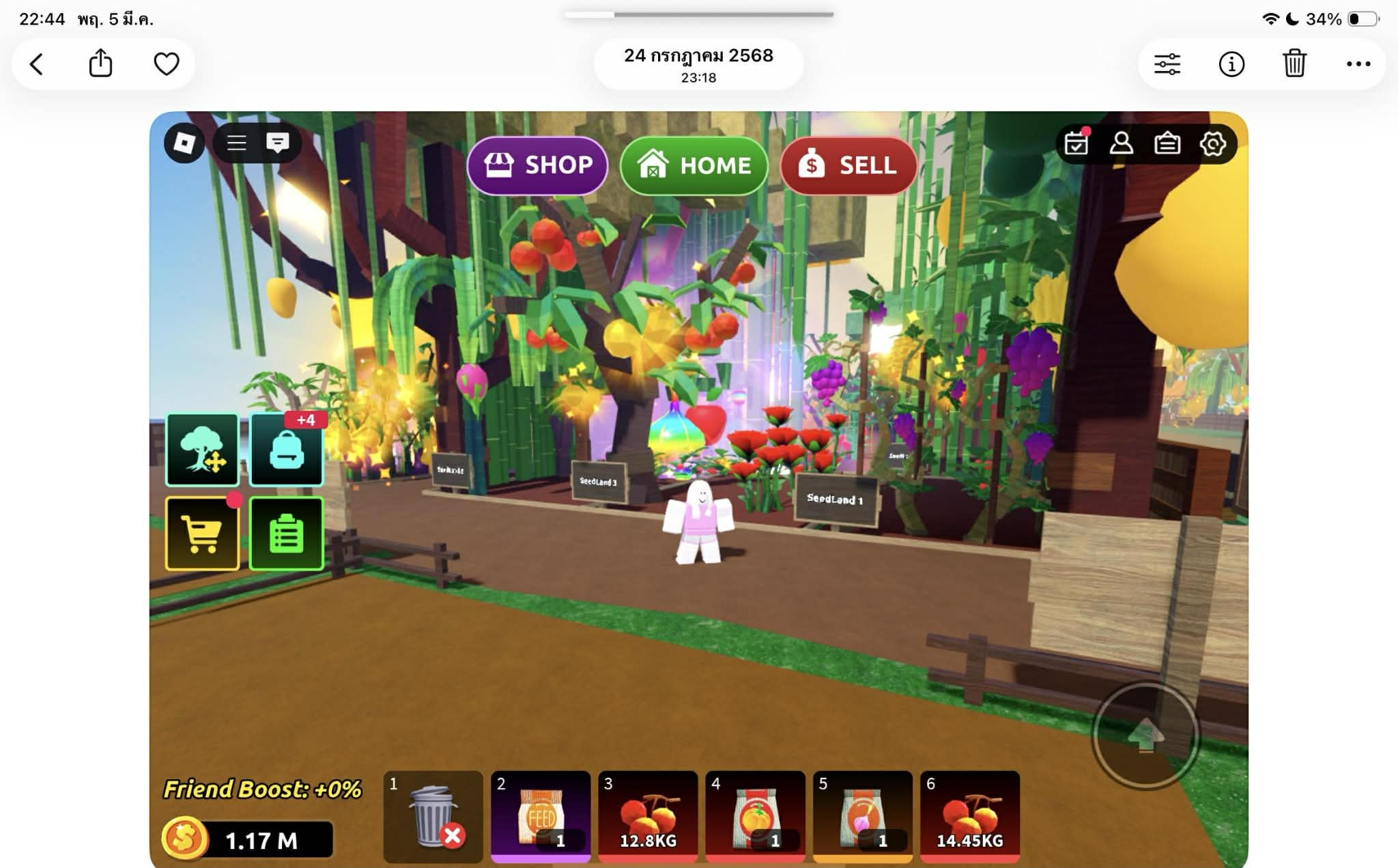The image size is (1398, 868).
Task: Teleport with the green HOME button
Action: point(694,165)
